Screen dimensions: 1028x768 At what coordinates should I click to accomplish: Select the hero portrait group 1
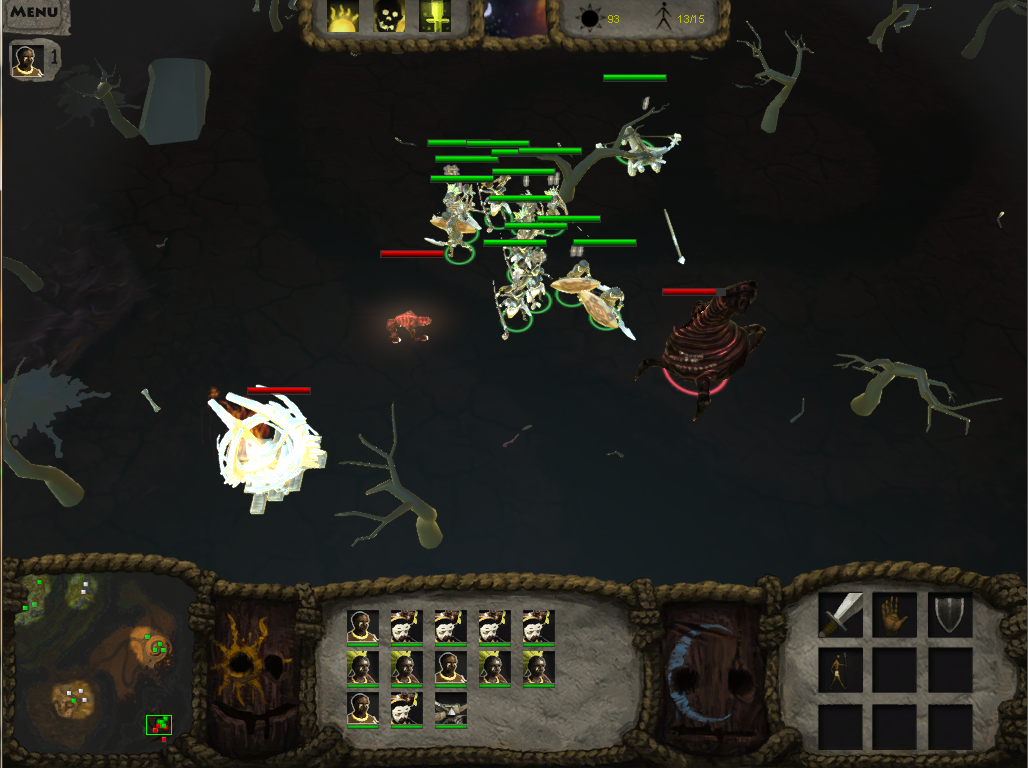point(27,61)
